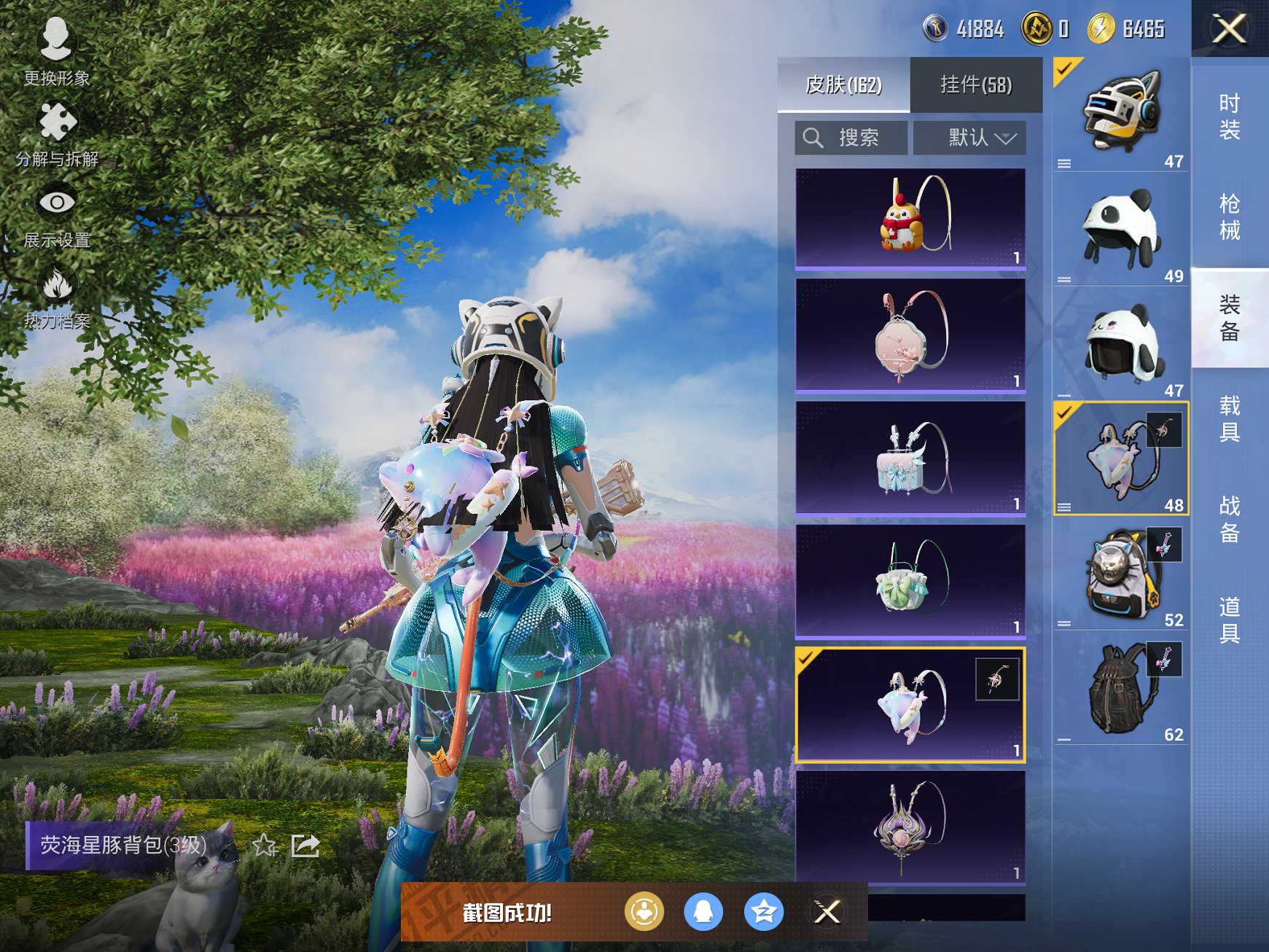
Task: Open the 默认 sort dropdown
Action: tap(970, 138)
